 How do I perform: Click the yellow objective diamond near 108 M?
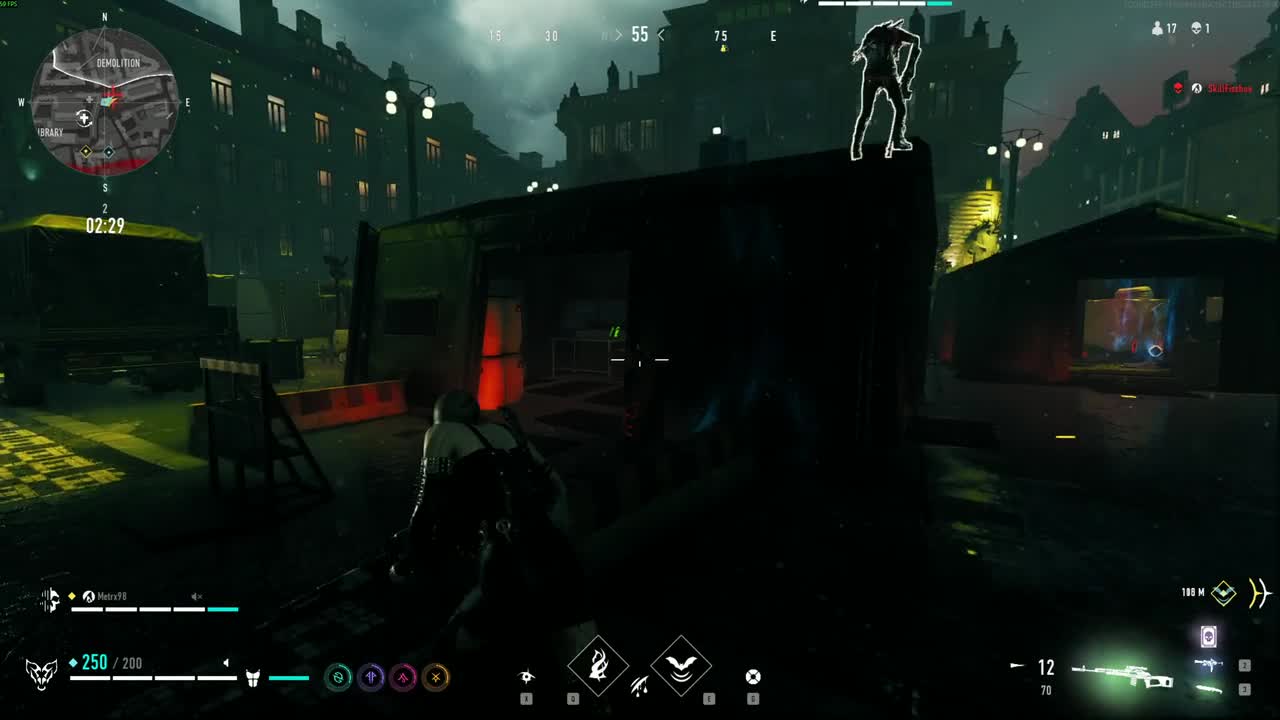coord(1226,594)
